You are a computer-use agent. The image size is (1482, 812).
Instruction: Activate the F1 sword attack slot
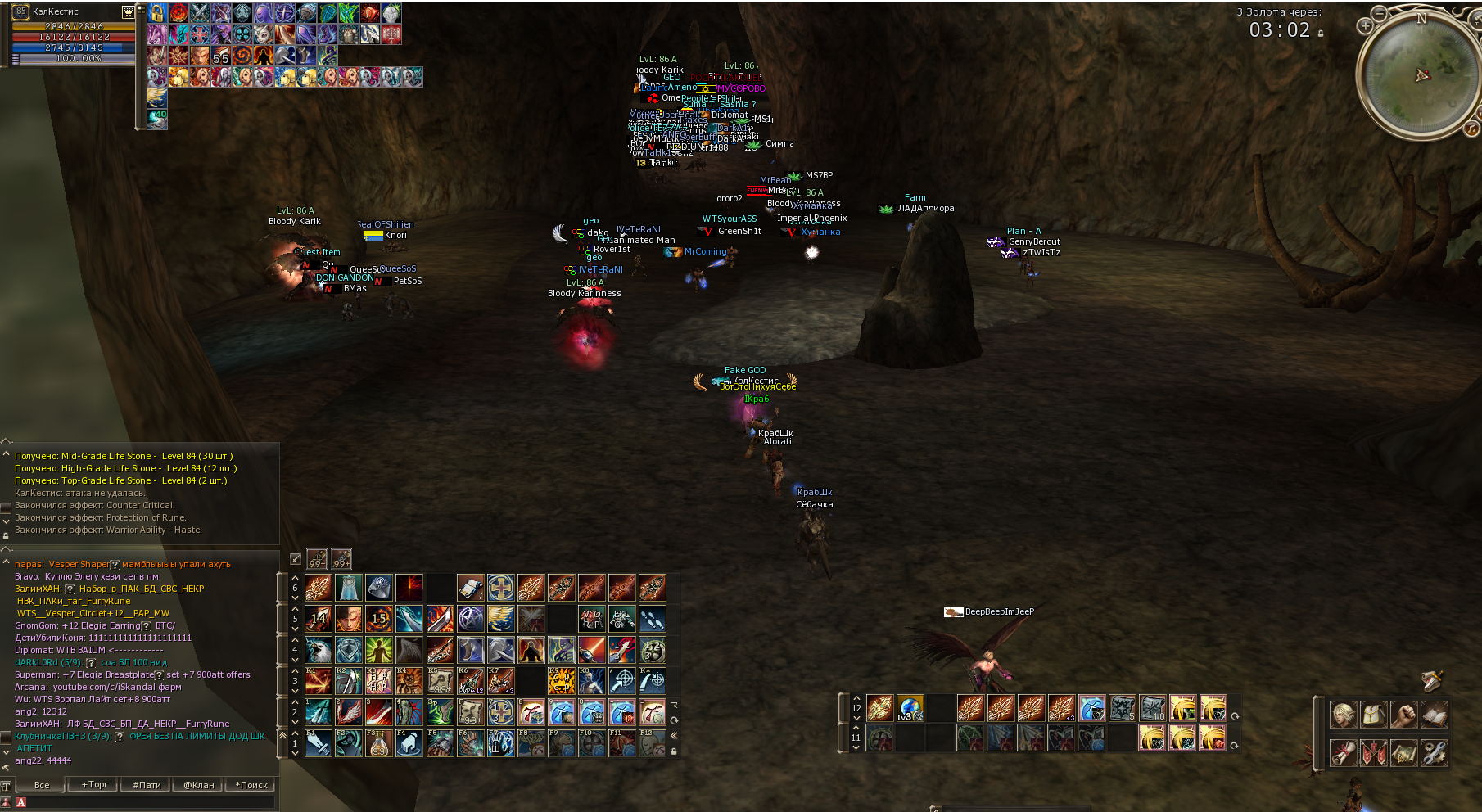coord(319,743)
